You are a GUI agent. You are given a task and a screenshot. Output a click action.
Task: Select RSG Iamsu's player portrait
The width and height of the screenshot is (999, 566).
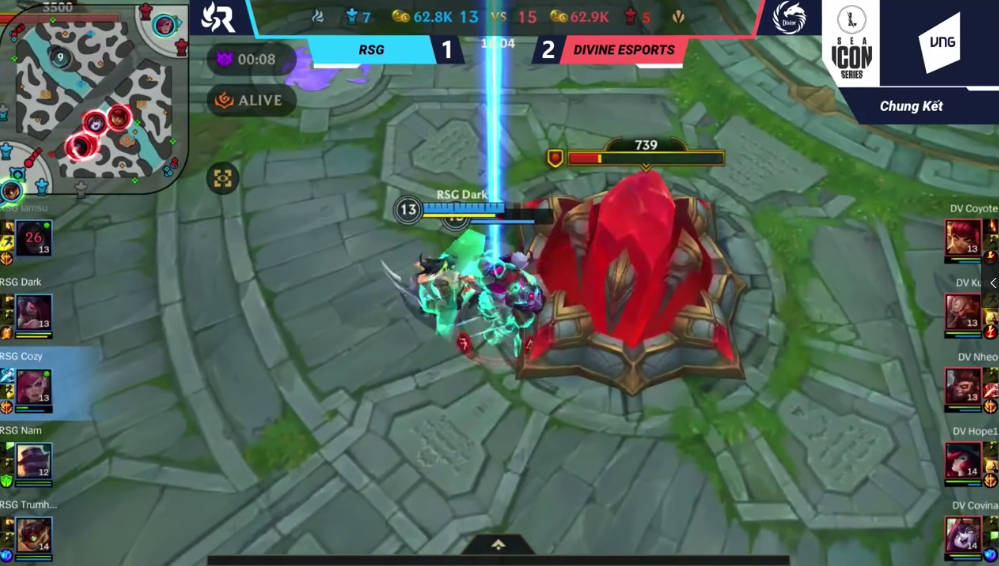point(33,239)
